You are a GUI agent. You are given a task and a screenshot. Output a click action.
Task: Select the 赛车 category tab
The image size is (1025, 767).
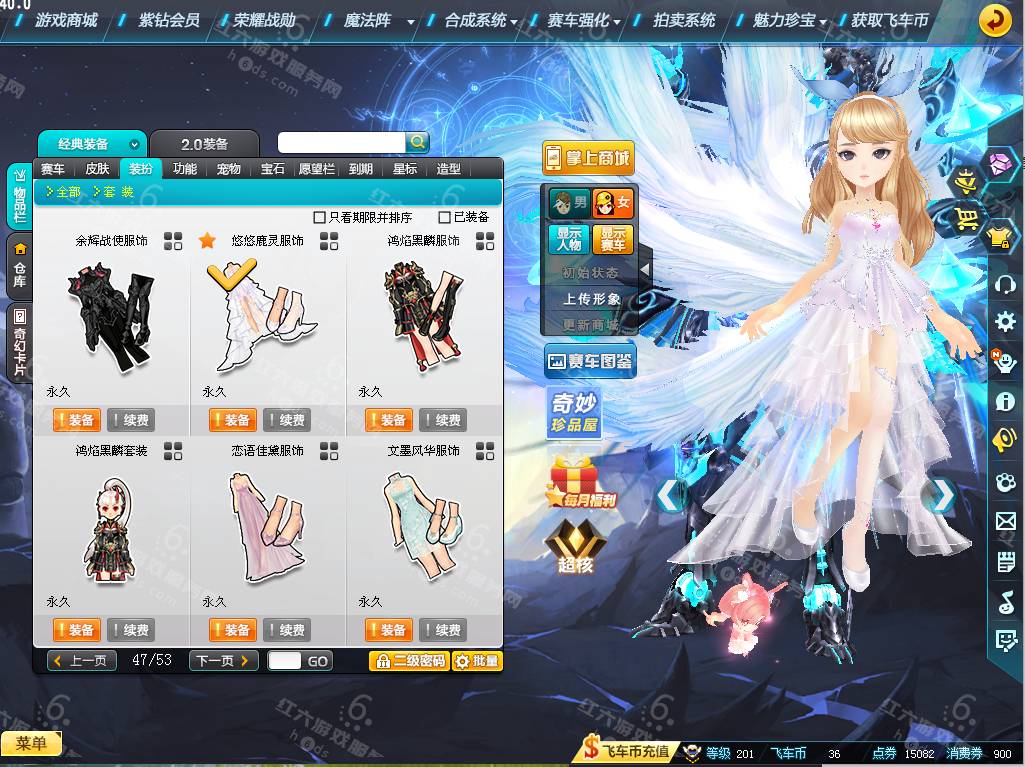pos(53,169)
